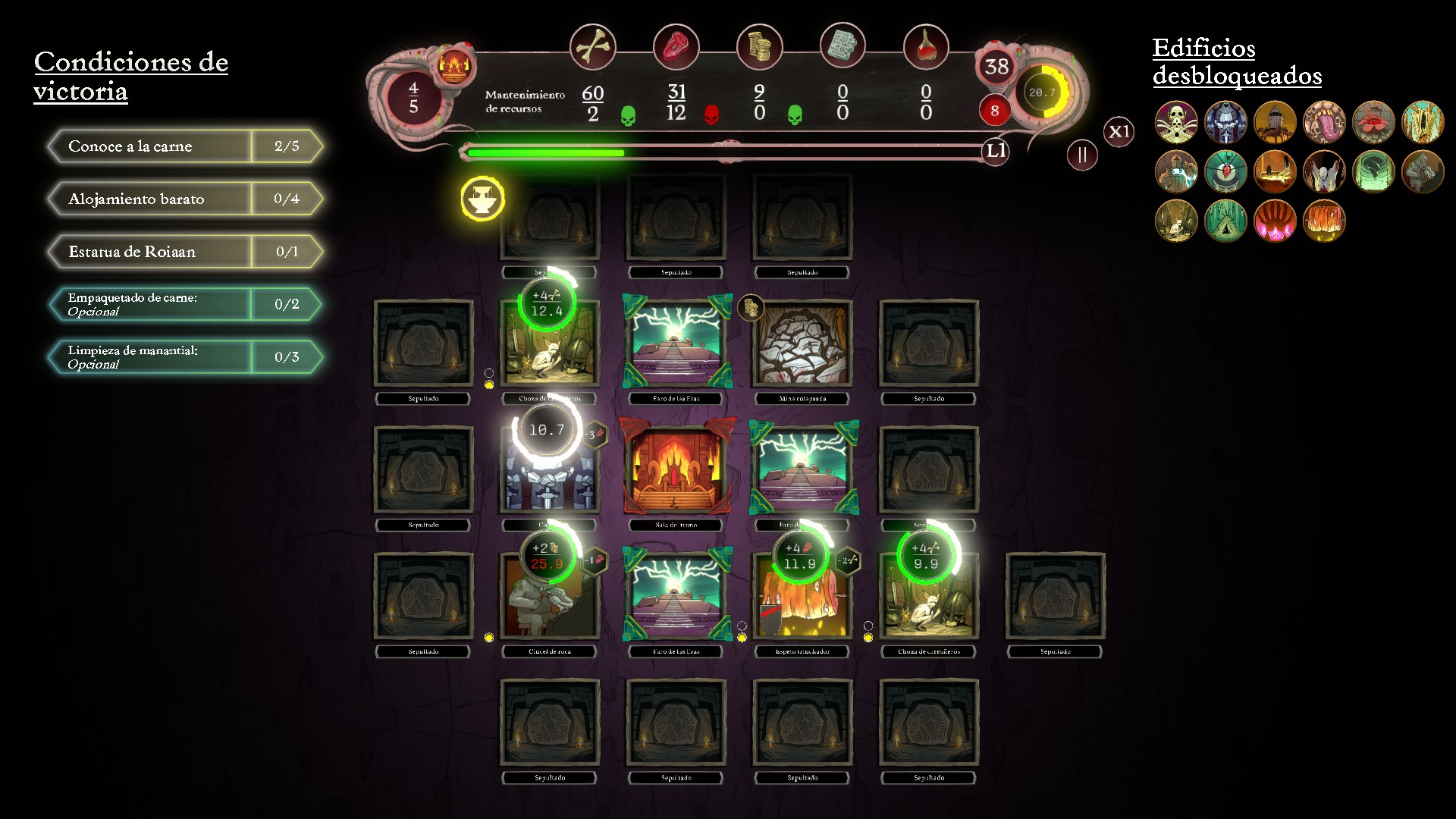Click the red potion resource icon
The image size is (1456, 819).
tap(926, 47)
